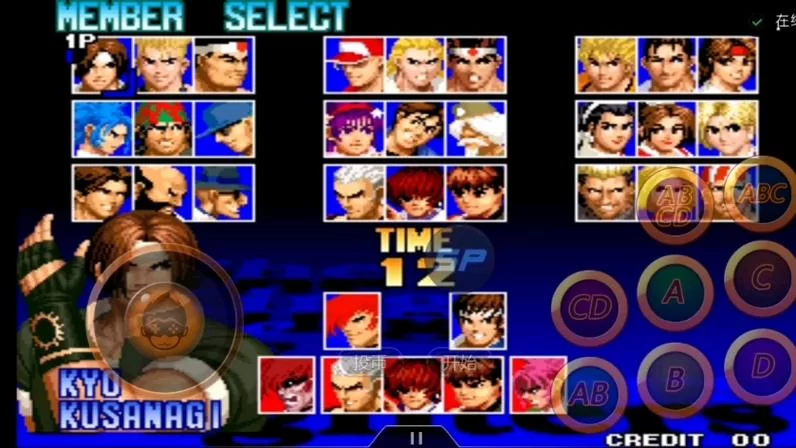796x448 pixels.
Task: Choose Iori Yagami's red-haired portrait above the bottom row
Action: click(351, 319)
